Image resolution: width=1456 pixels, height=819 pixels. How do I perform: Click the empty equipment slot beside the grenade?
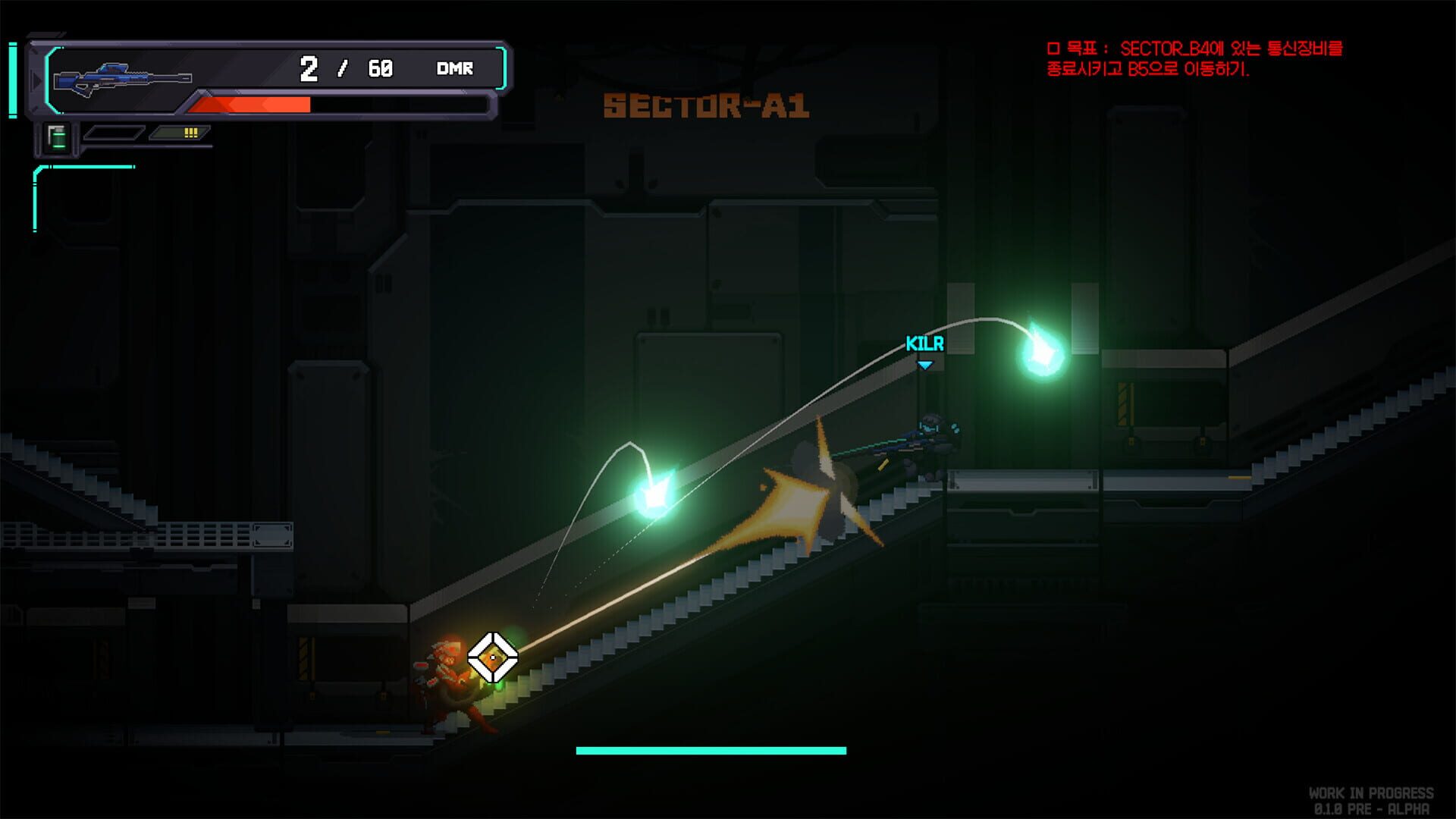click(114, 133)
